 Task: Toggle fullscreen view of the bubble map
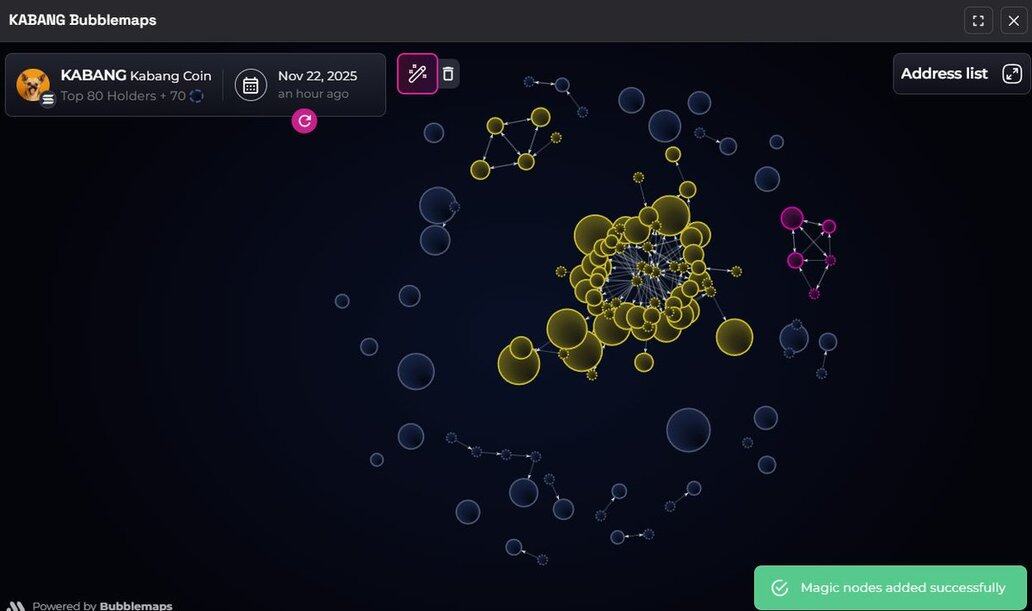coord(978,21)
